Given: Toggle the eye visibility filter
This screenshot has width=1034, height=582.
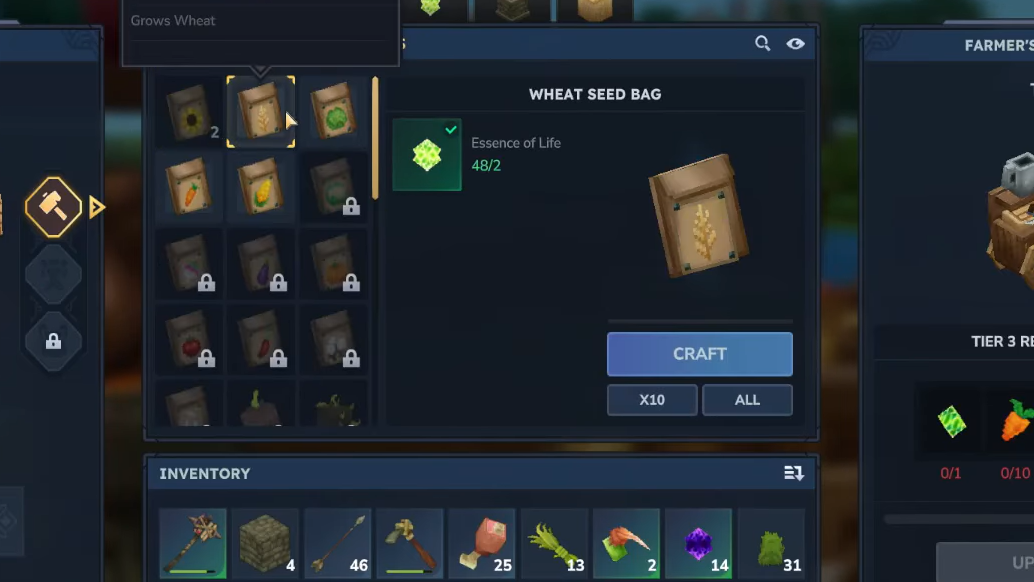Looking at the screenshot, I should click(x=795, y=44).
